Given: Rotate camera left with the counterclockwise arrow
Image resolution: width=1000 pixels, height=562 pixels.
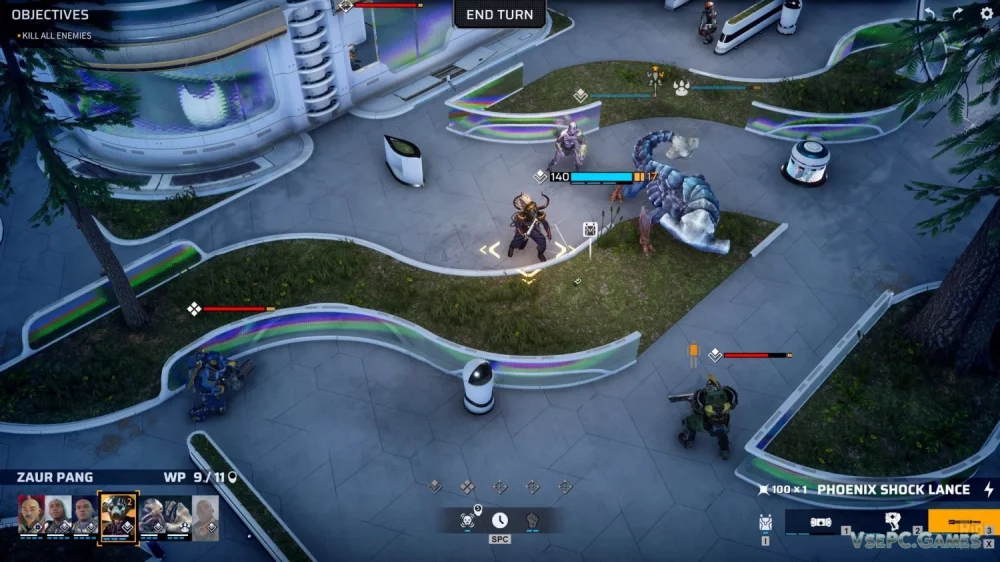Looking at the screenshot, I should coord(930,14).
